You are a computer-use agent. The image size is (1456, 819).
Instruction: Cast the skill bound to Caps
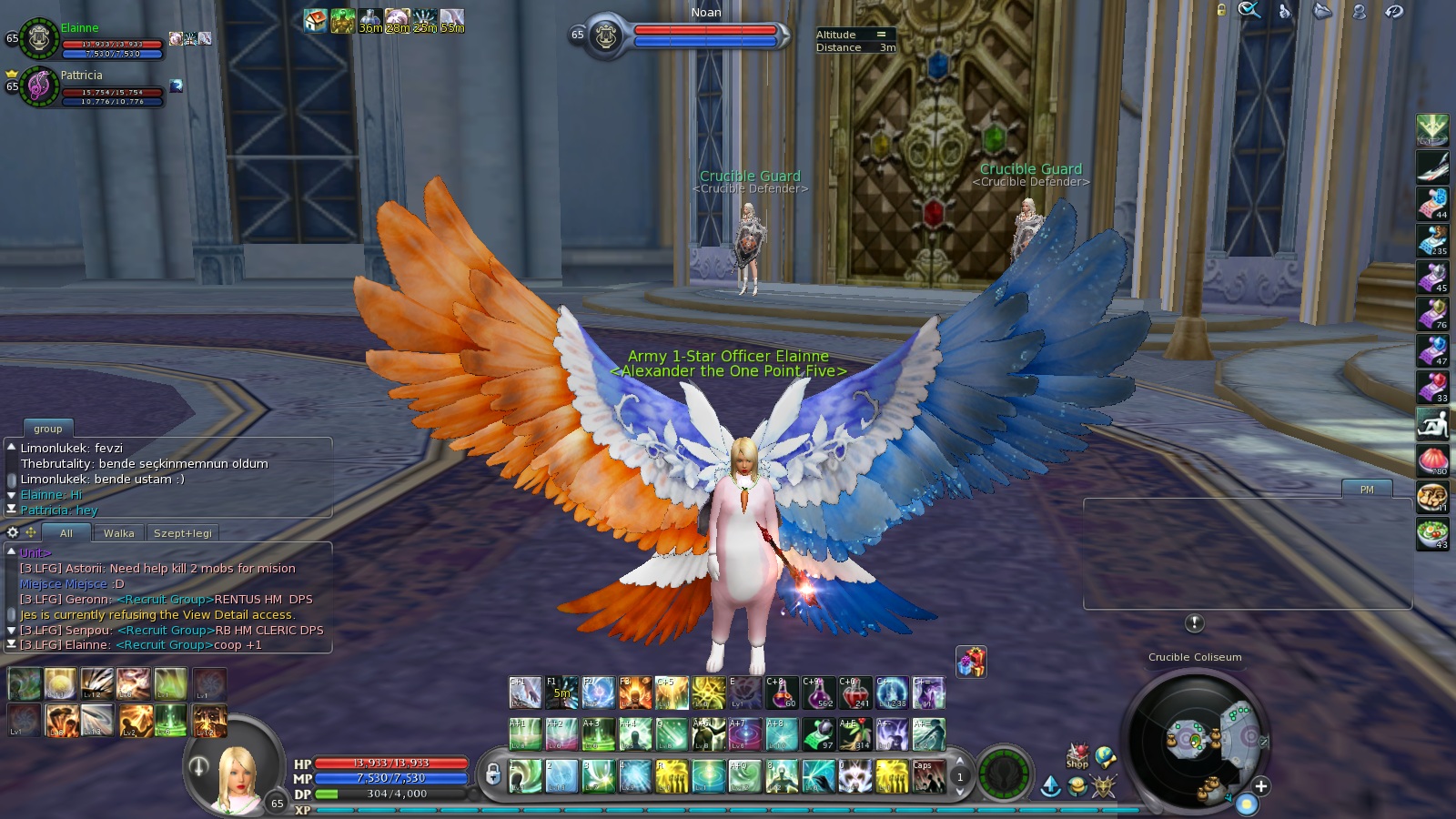pyautogui.click(x=928, y=776)
